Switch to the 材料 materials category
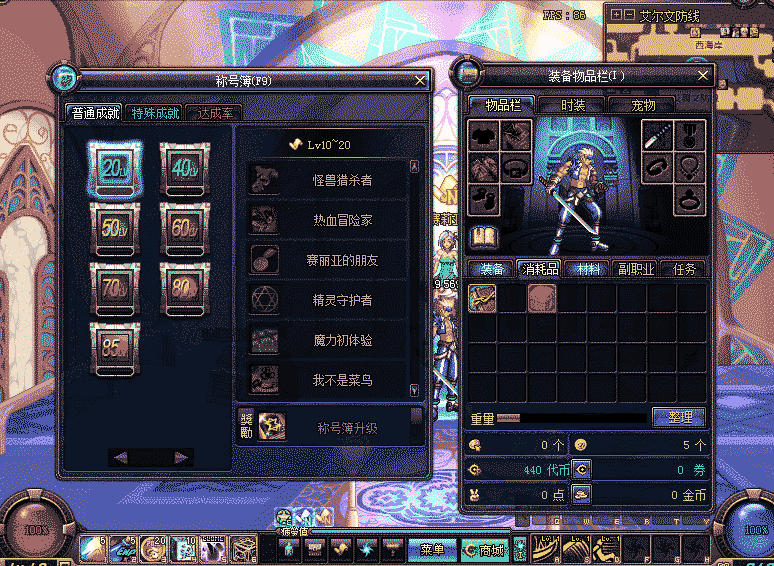Image resolution: width=774 pixels, height=566 pixels. click(588, 268)
